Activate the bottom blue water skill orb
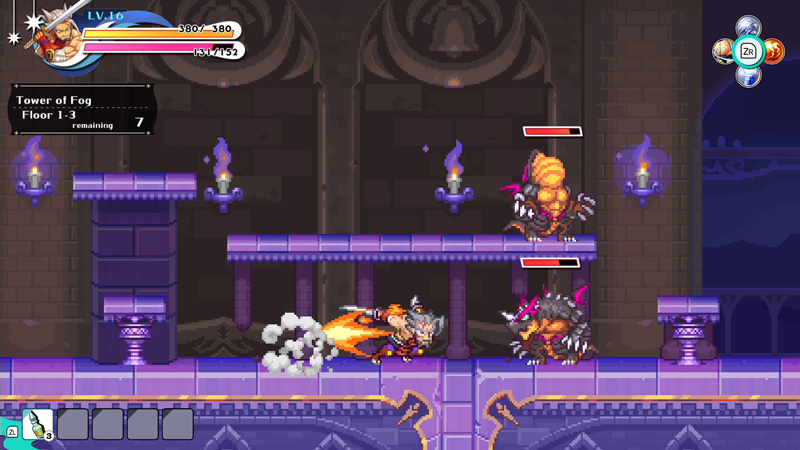800x450 pixels. [x=748, y=75]
